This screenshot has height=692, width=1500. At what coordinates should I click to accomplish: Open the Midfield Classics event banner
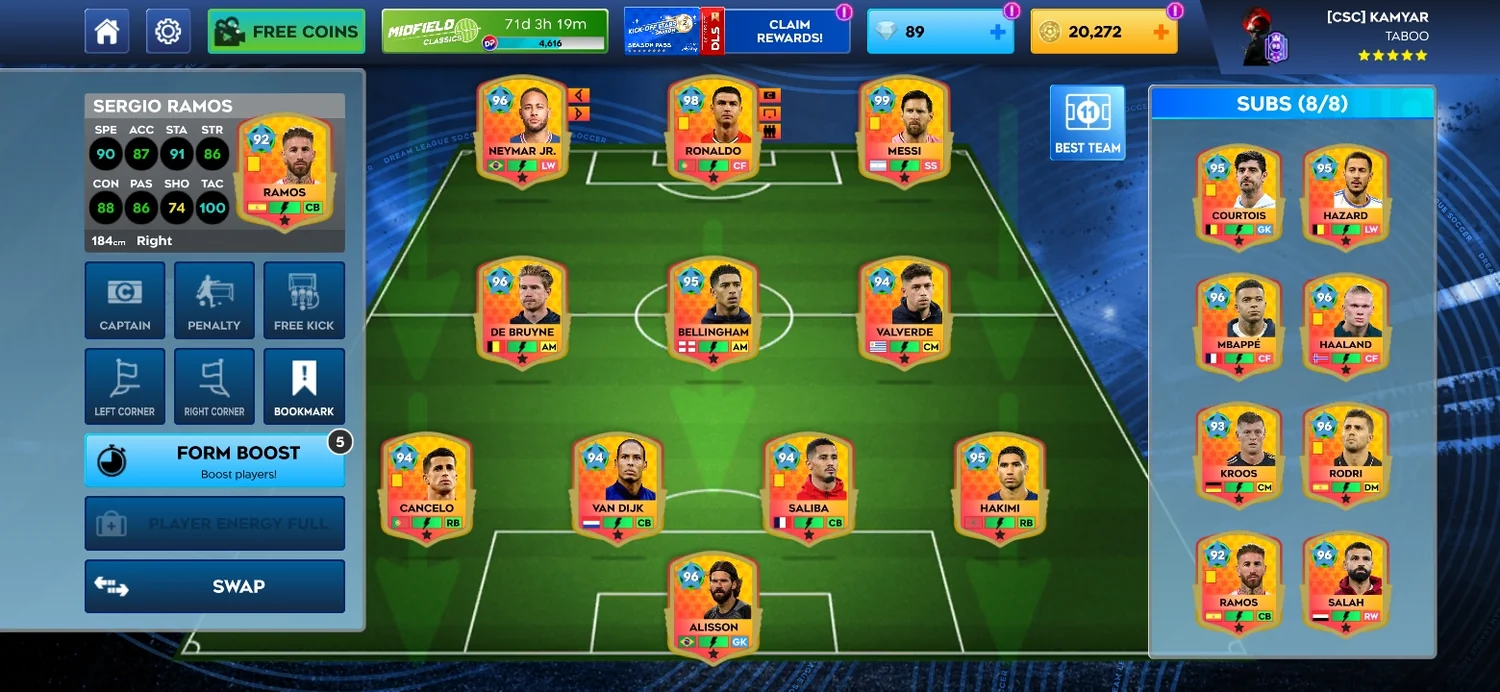(x=495, y=32)
